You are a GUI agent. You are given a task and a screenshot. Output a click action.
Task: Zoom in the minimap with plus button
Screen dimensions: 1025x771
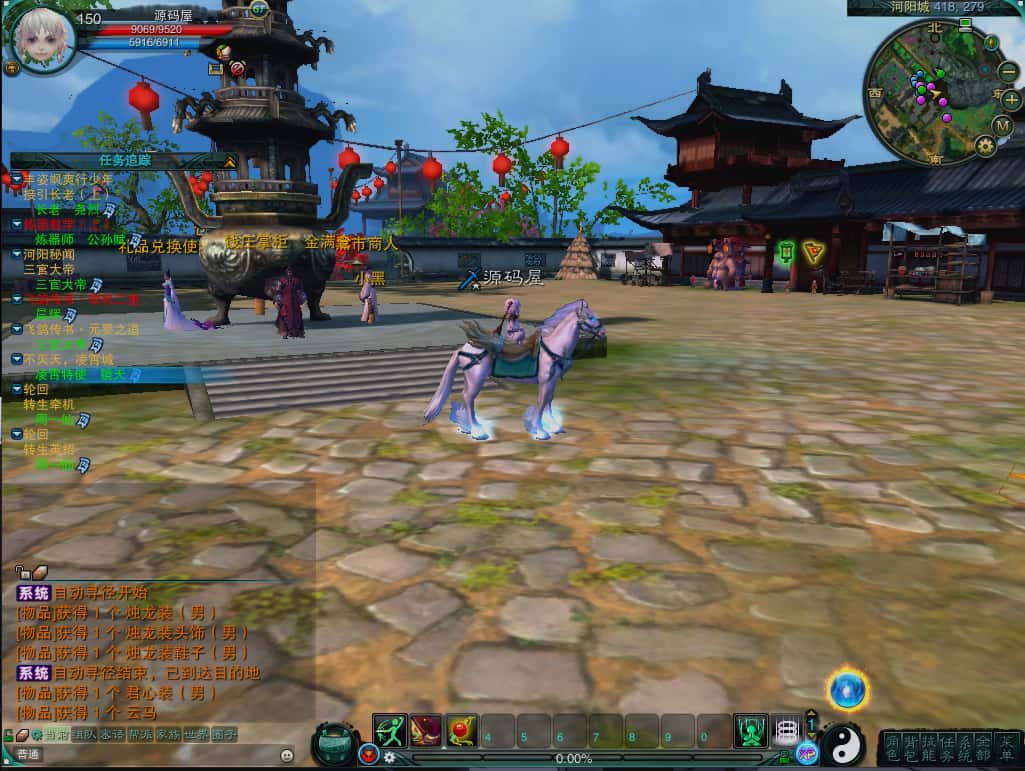click(x=1011, y=100)
